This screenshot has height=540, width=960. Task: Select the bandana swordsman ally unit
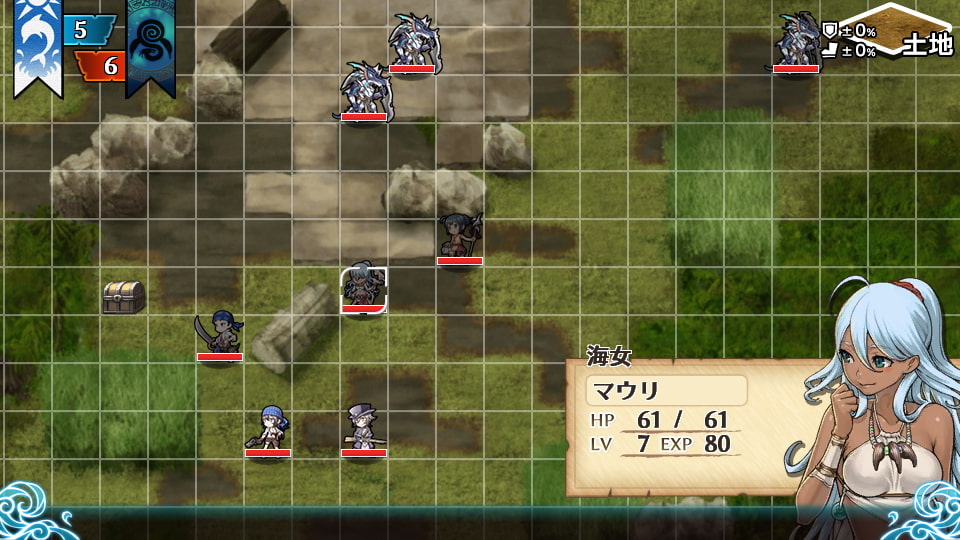(220, 334)
